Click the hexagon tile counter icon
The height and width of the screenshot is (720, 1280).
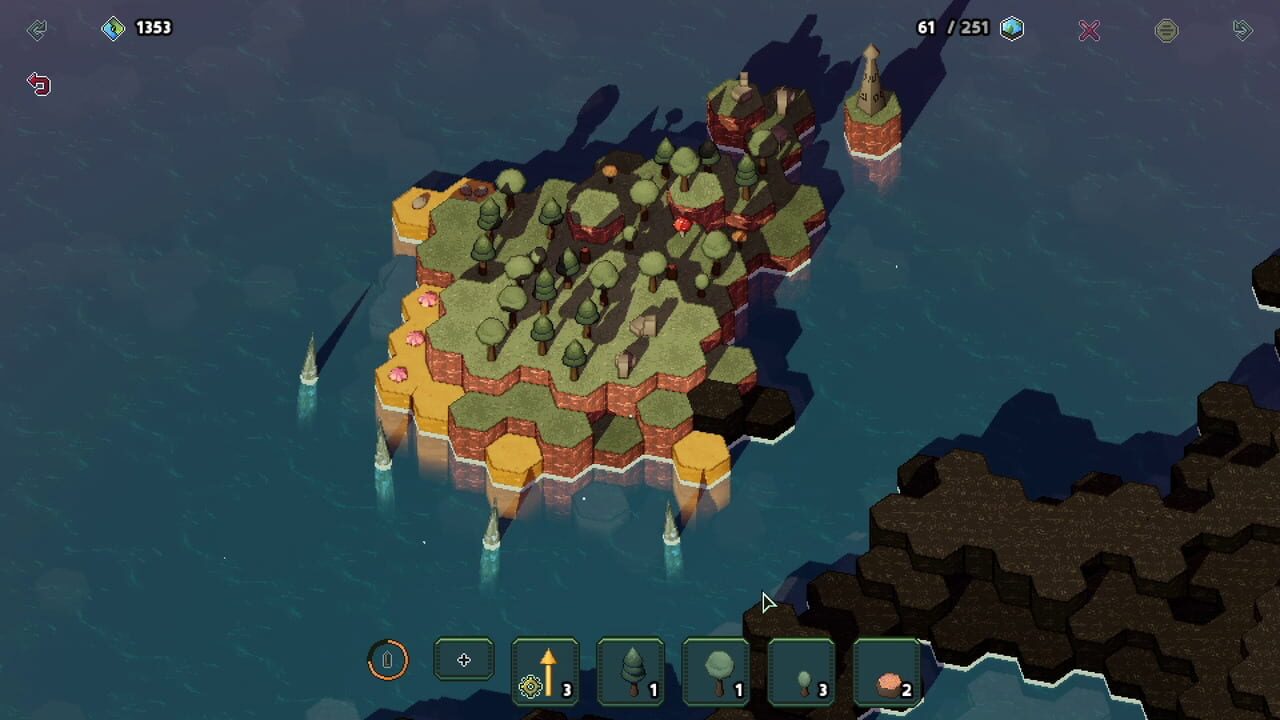pyautogui.click(x=1012, y=28)
